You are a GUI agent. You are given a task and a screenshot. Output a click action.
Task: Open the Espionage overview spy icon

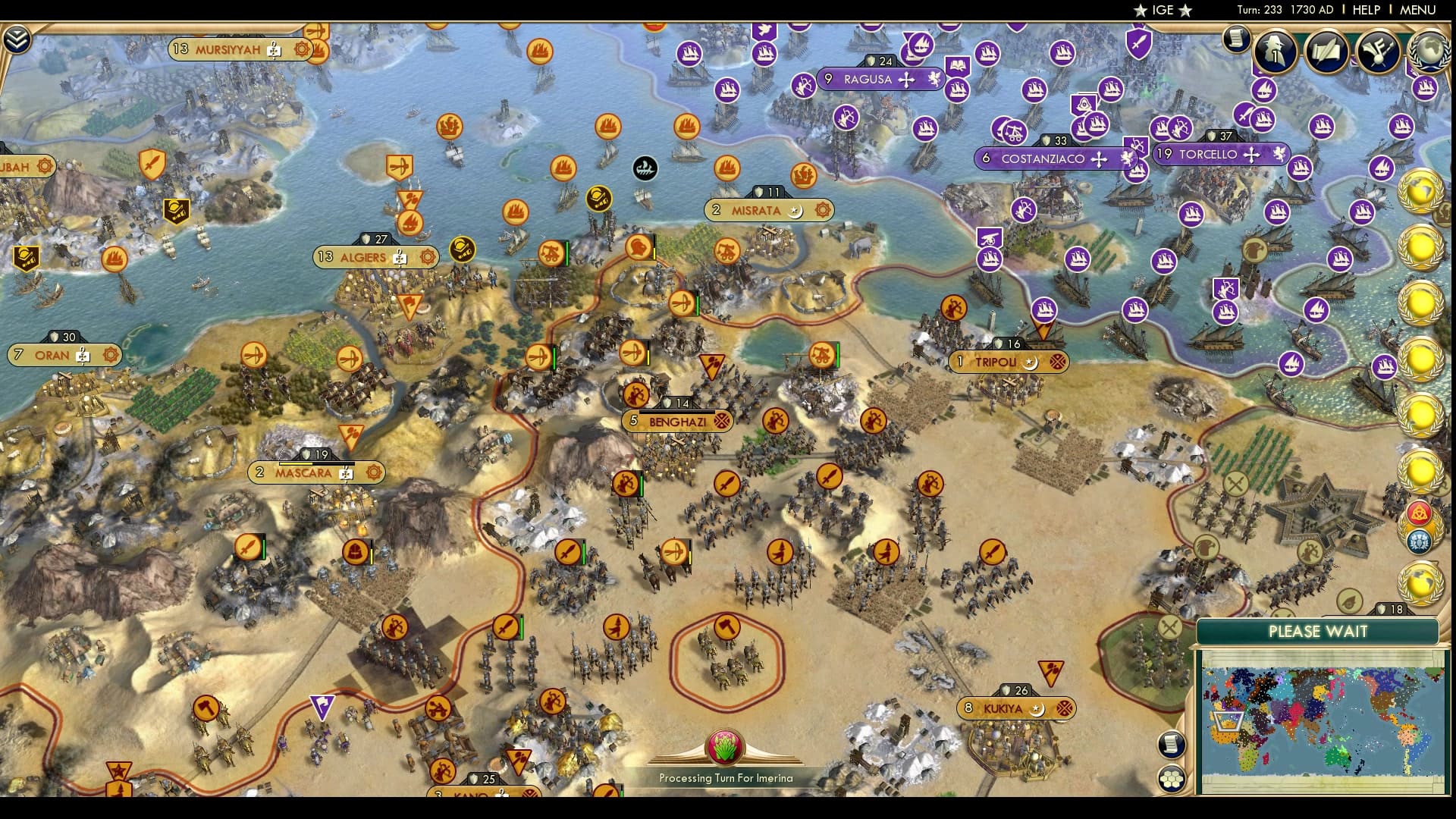pos(1276,52)
